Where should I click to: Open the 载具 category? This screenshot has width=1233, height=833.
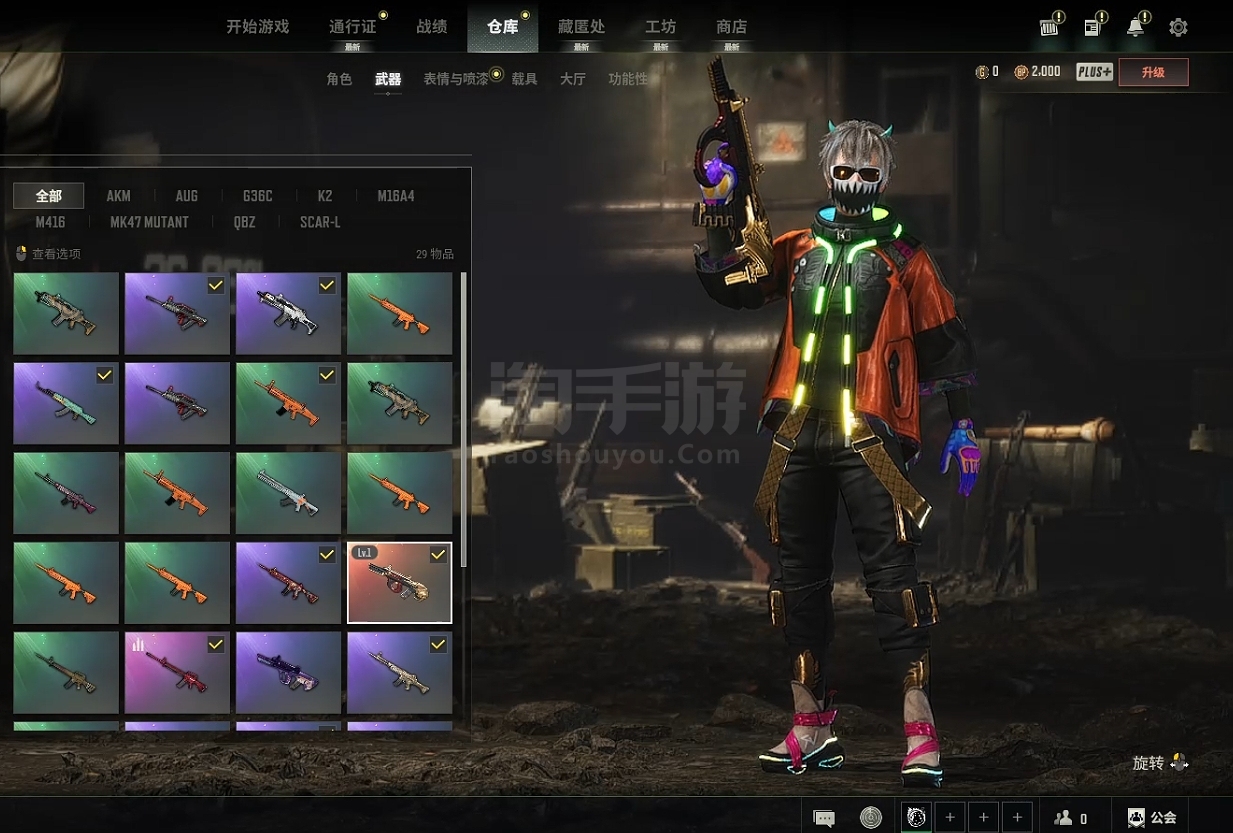[x=524, y=79]
